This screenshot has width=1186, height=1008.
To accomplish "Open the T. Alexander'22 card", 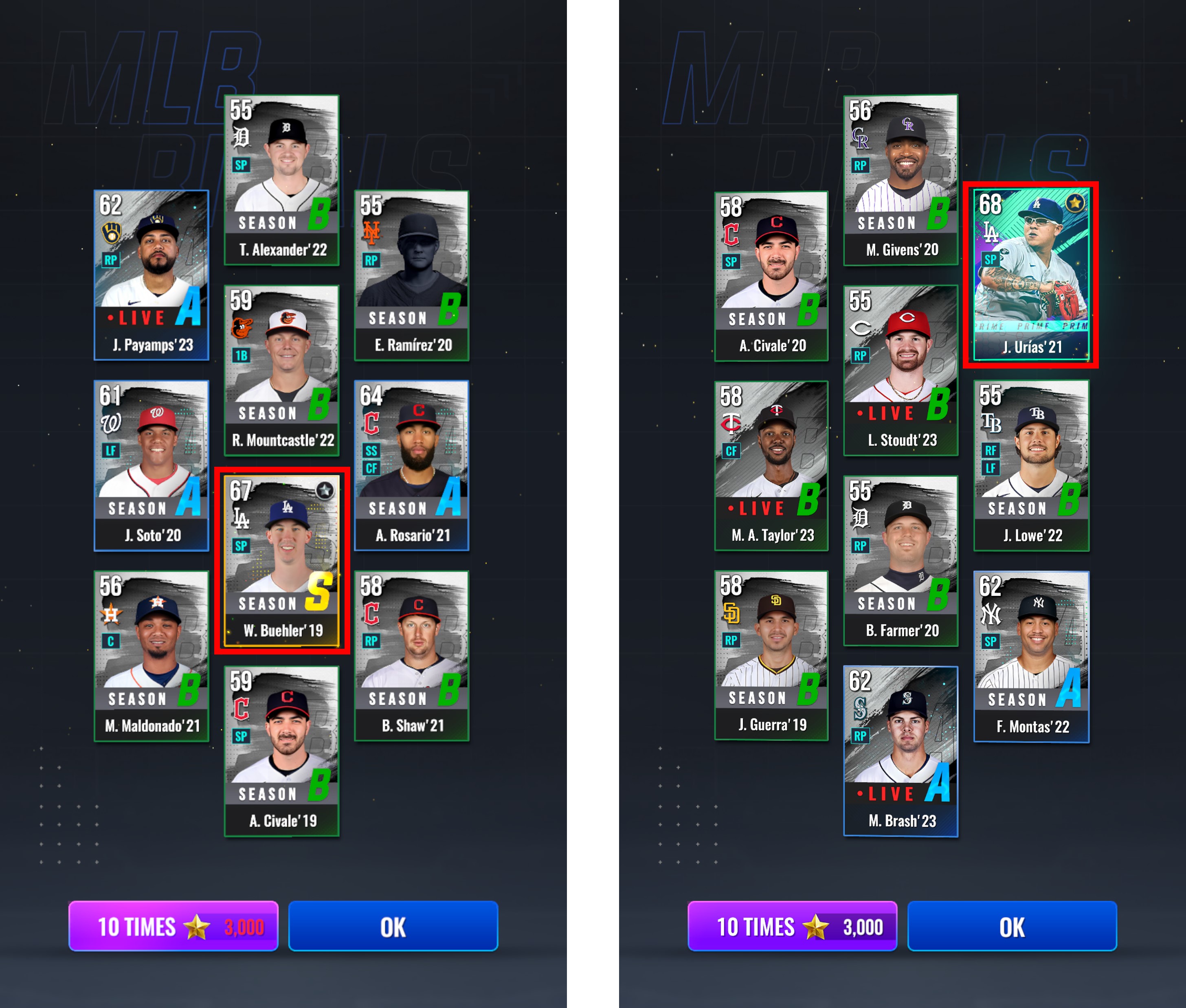I will [x=282, y=180].
